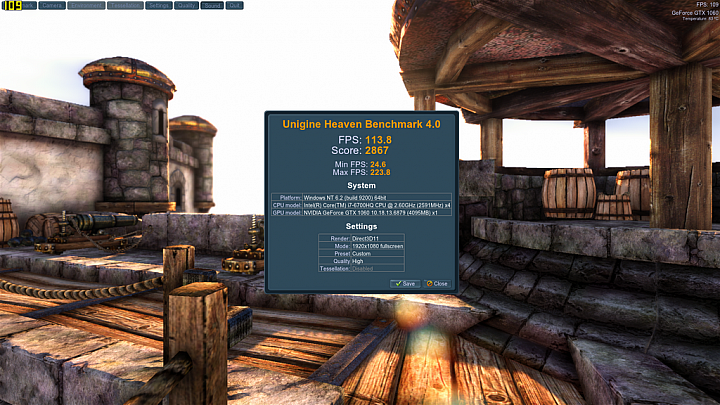Select the Tessellation button in the top bar
720x405 pixels.
[125, 5]
